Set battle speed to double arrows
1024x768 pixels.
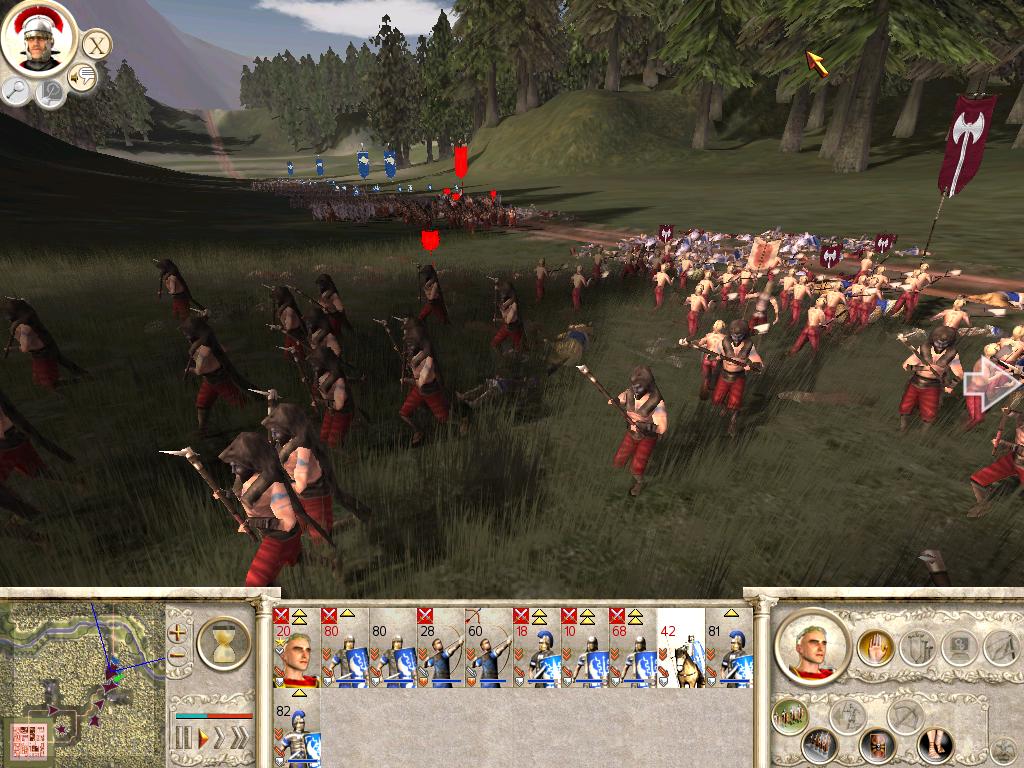(220, 738)
